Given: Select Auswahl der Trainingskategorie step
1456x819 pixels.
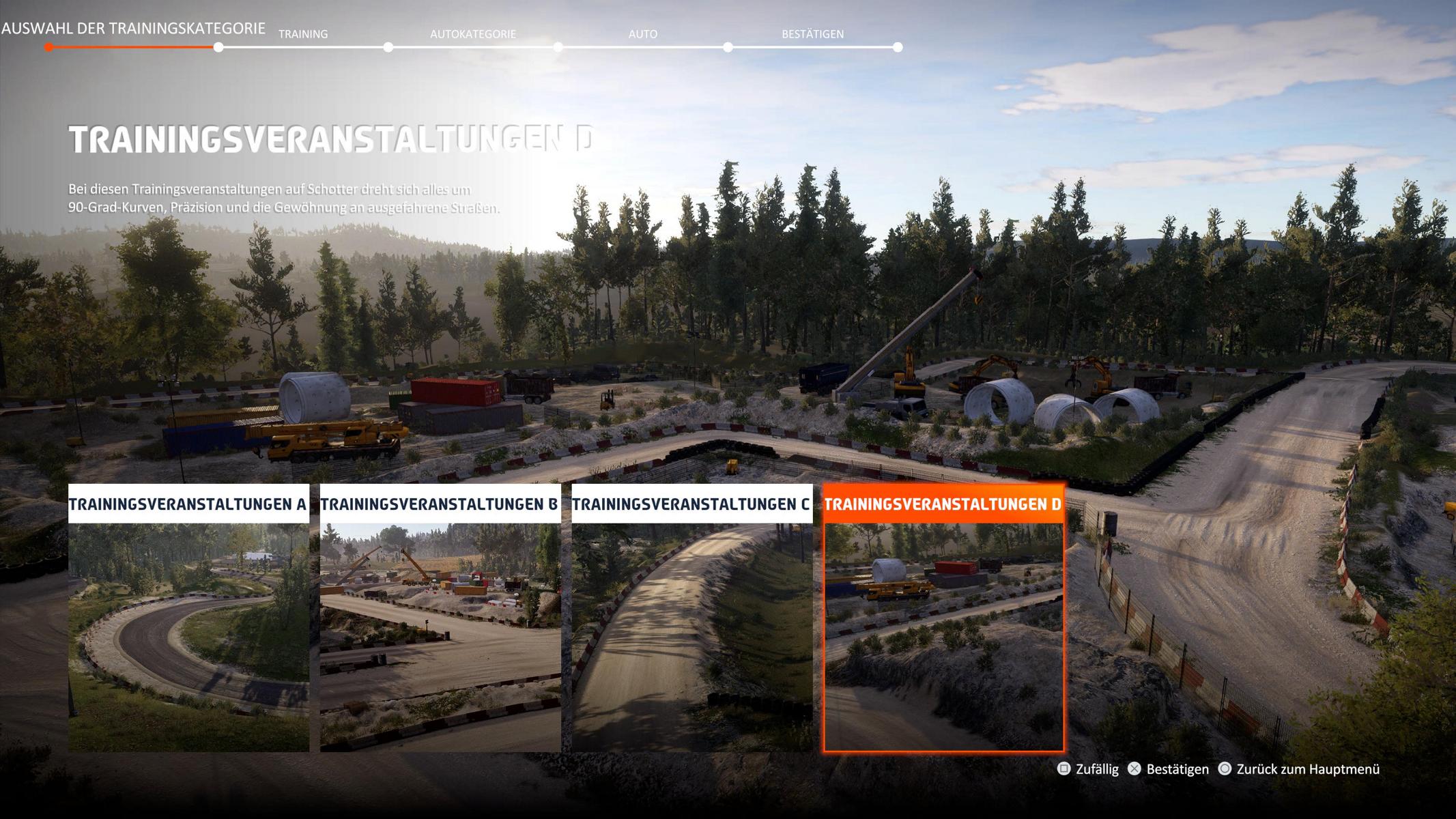Looking at the screenshot, I should click(x=133, y=29).
